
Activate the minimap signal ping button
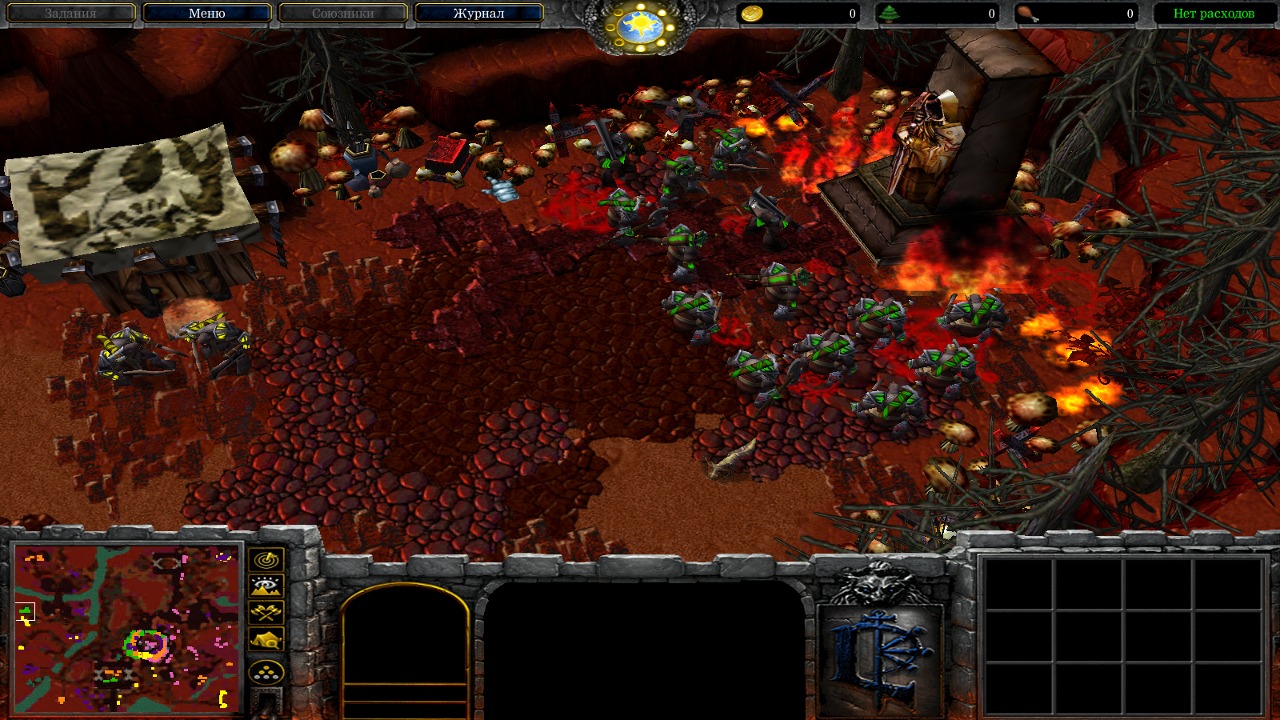[x=267, y=560]
